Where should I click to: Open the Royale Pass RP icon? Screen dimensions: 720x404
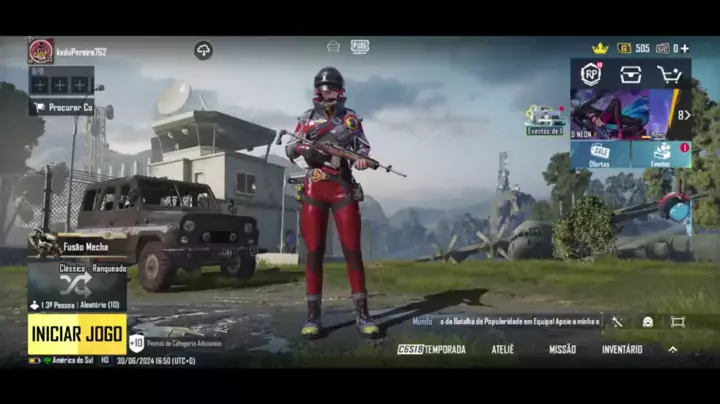pos(591,74)
